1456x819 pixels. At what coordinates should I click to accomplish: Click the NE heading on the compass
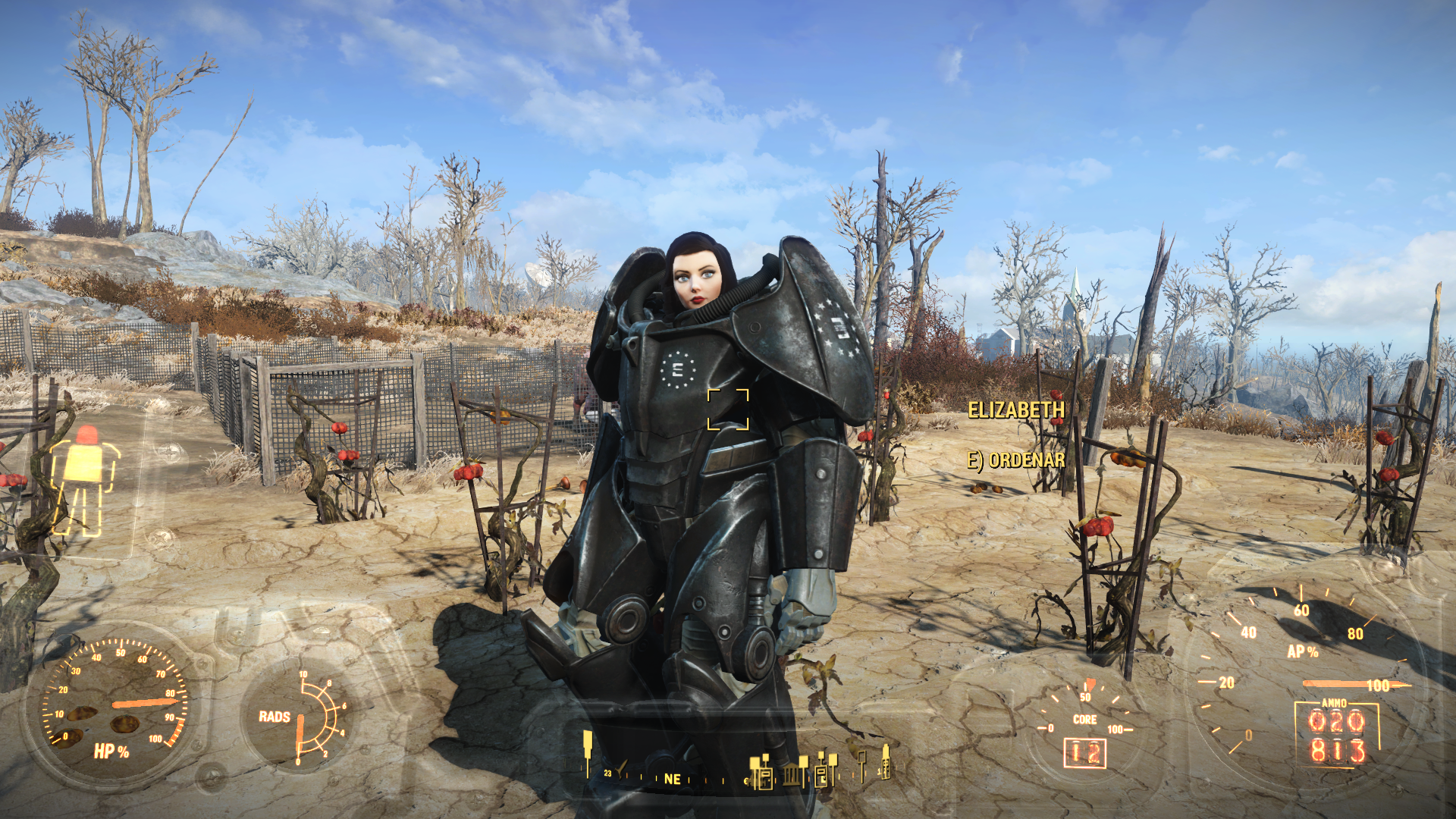click(x=672, y=779)
